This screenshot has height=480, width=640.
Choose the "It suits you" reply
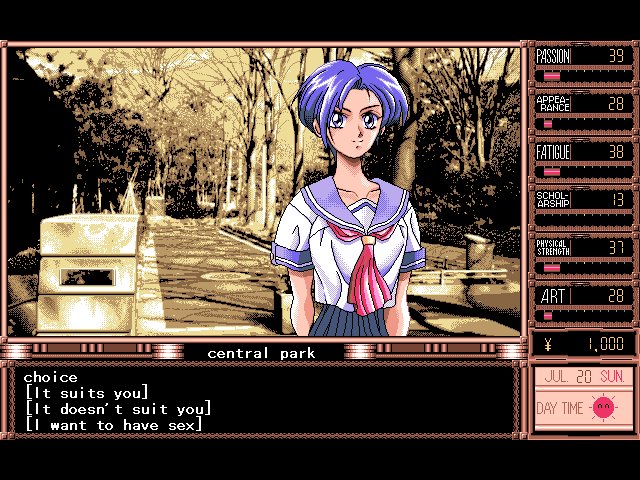(86, 393)
